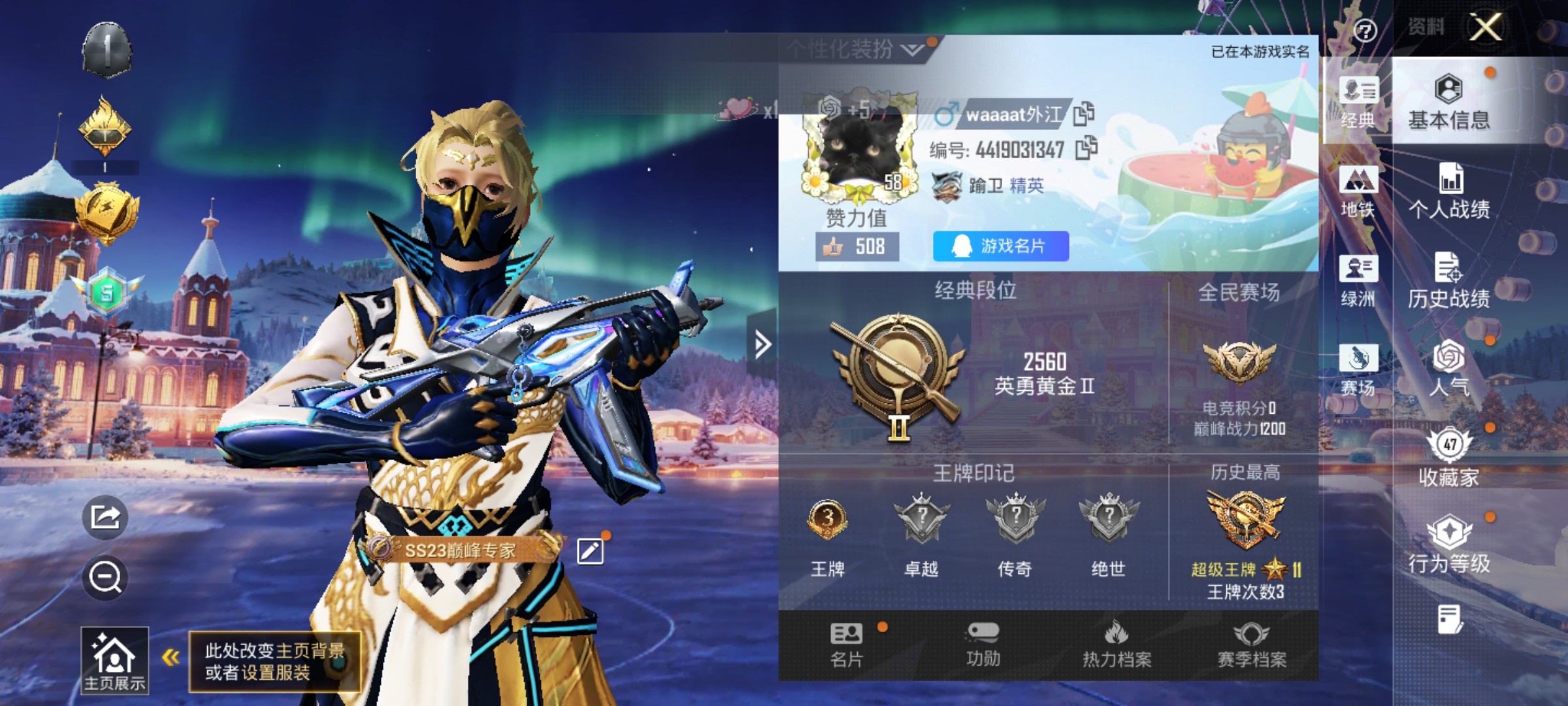Close the profile screen with the X
1568x706 pixels.
pos(1486,28)
